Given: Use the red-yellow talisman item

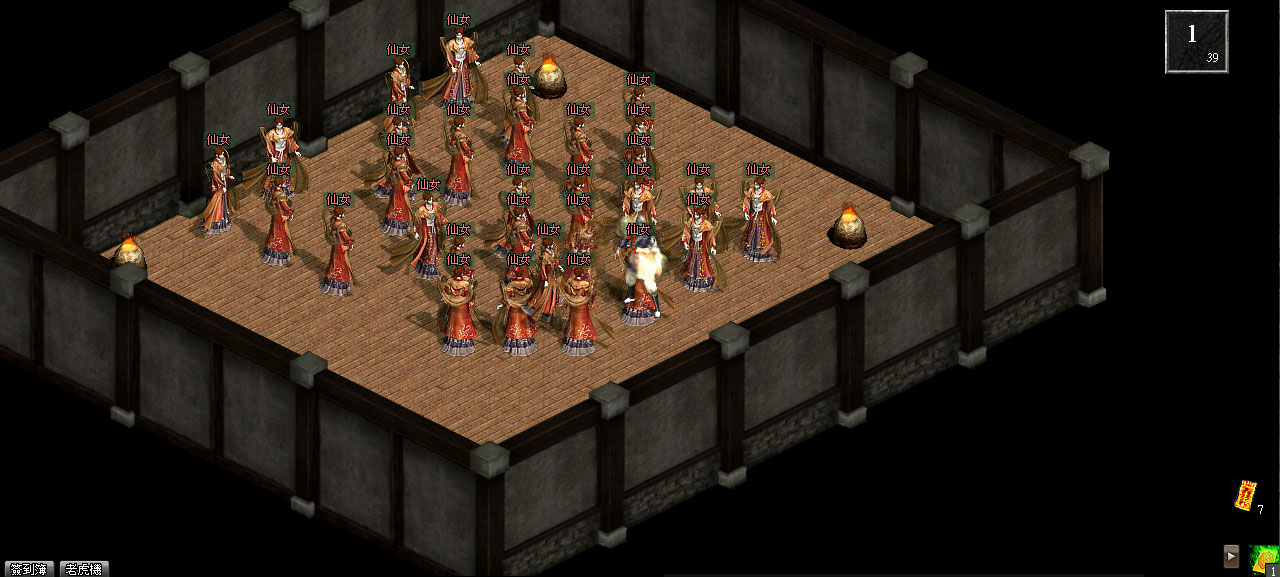Looking at the screenshot, I should [1245, 496].
